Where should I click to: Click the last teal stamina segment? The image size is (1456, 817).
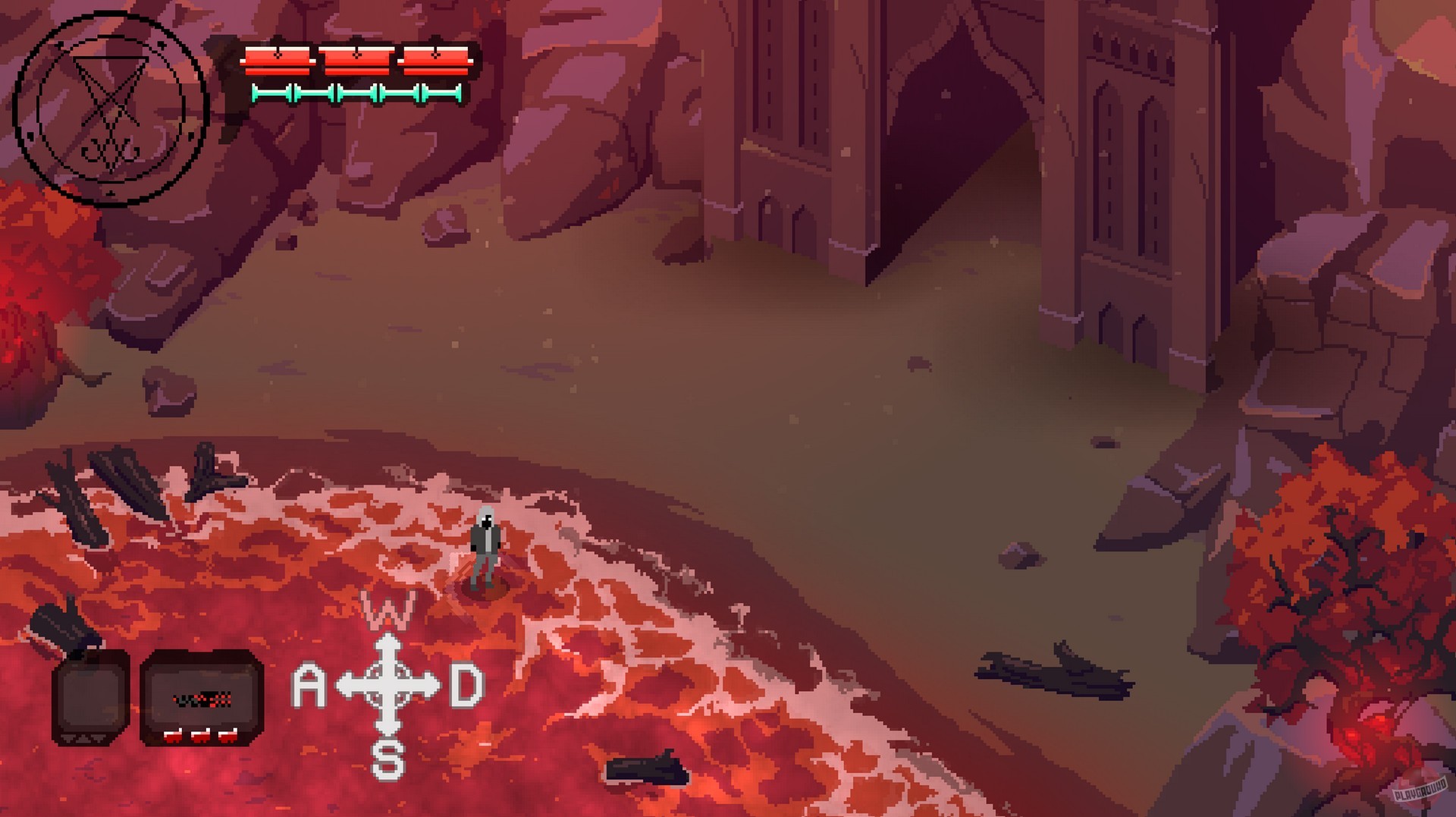[444, 92]
